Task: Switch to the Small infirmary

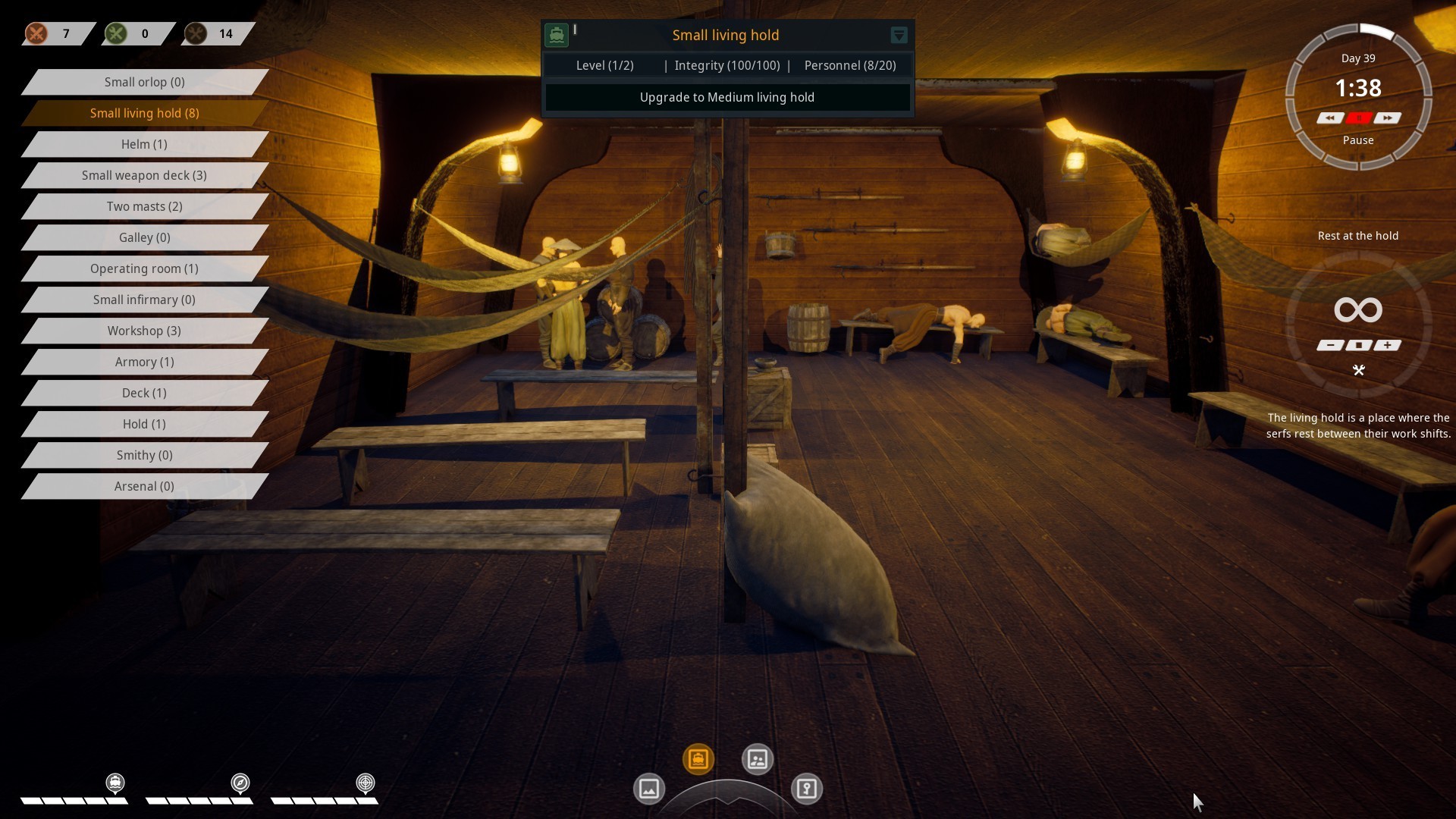Action: (144, 300)
